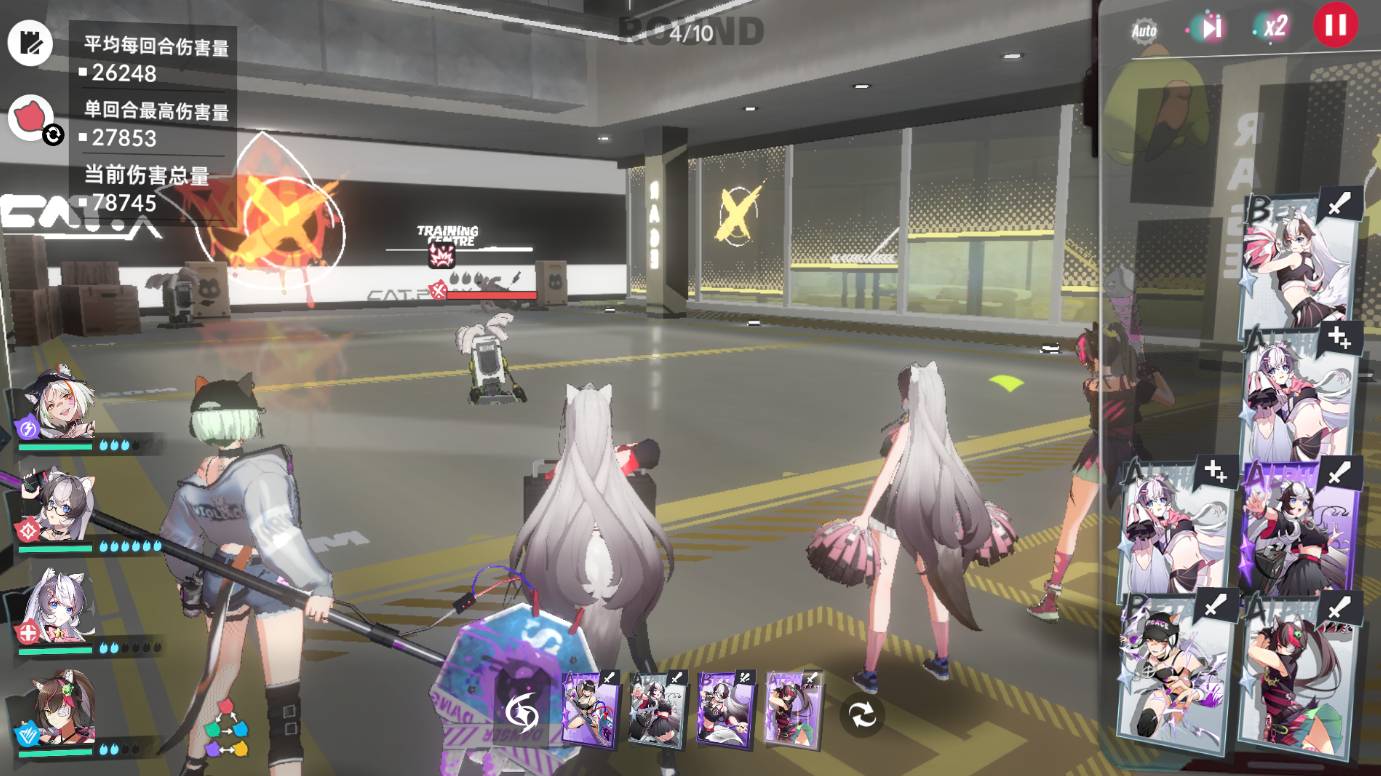
Task: Enable Auto battle mode
Action: (1144, 30)
